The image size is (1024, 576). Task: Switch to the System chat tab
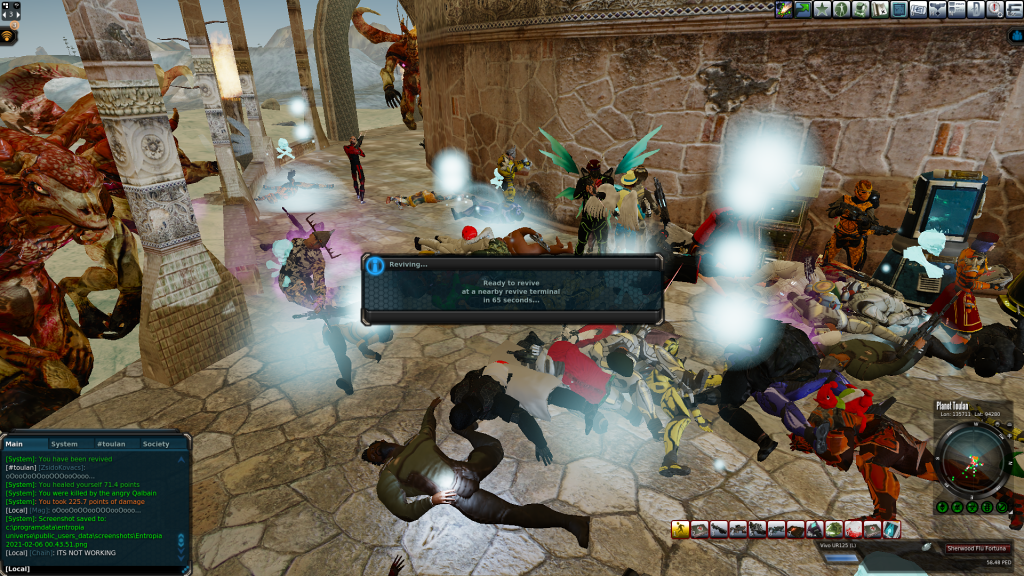click(64, 444)
